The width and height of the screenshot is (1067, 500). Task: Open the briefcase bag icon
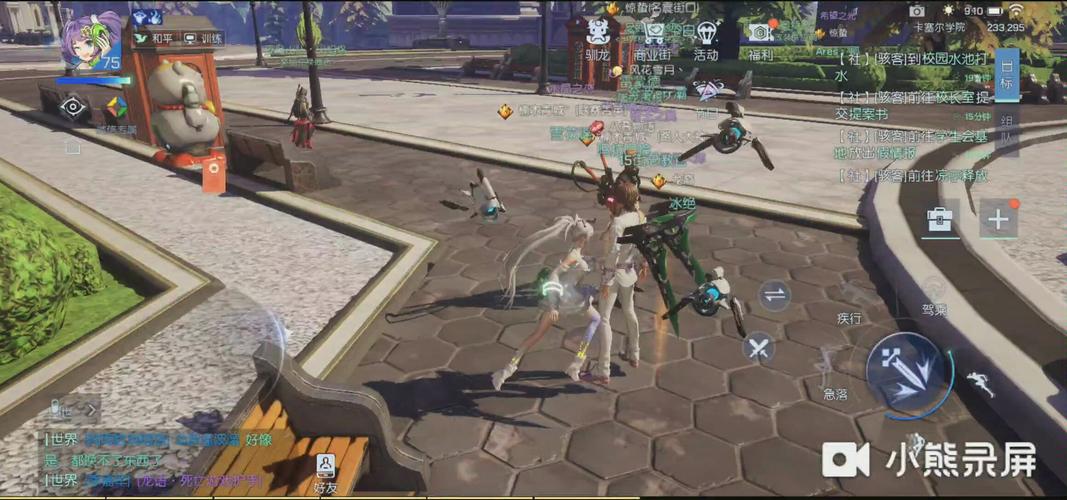coord(939,219)
